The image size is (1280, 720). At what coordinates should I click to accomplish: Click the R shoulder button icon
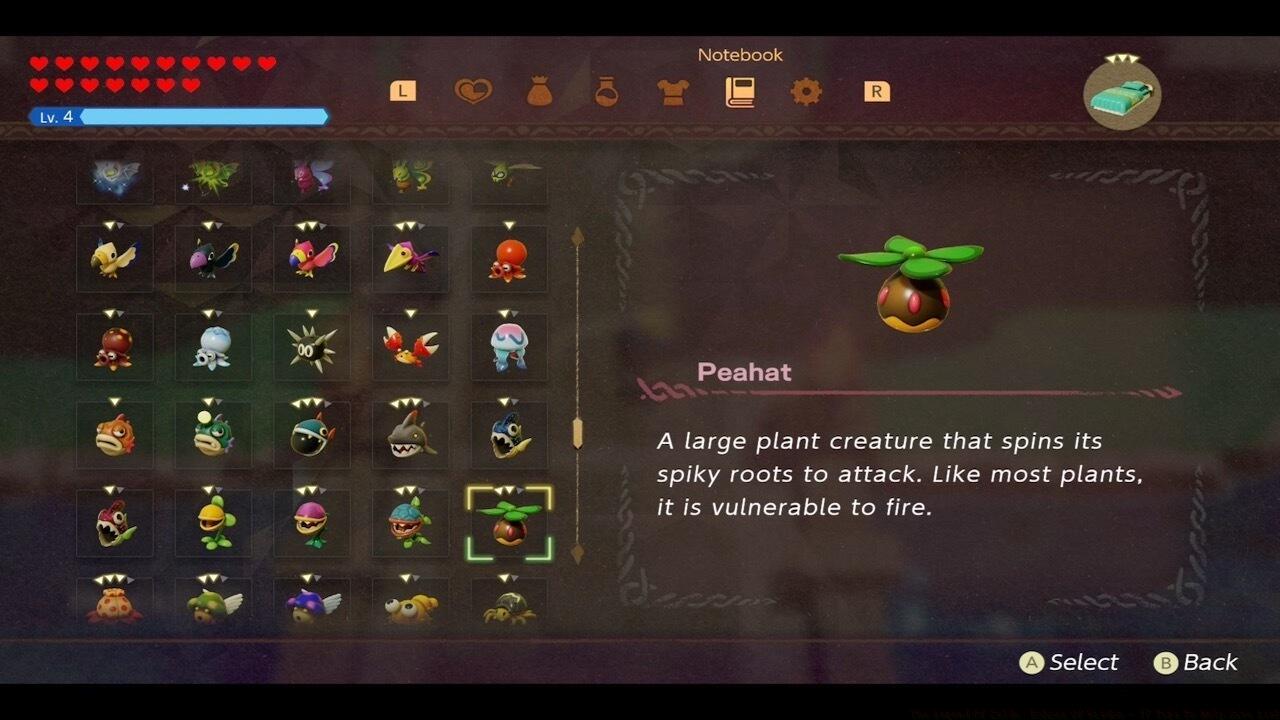[x=875, y=91]
